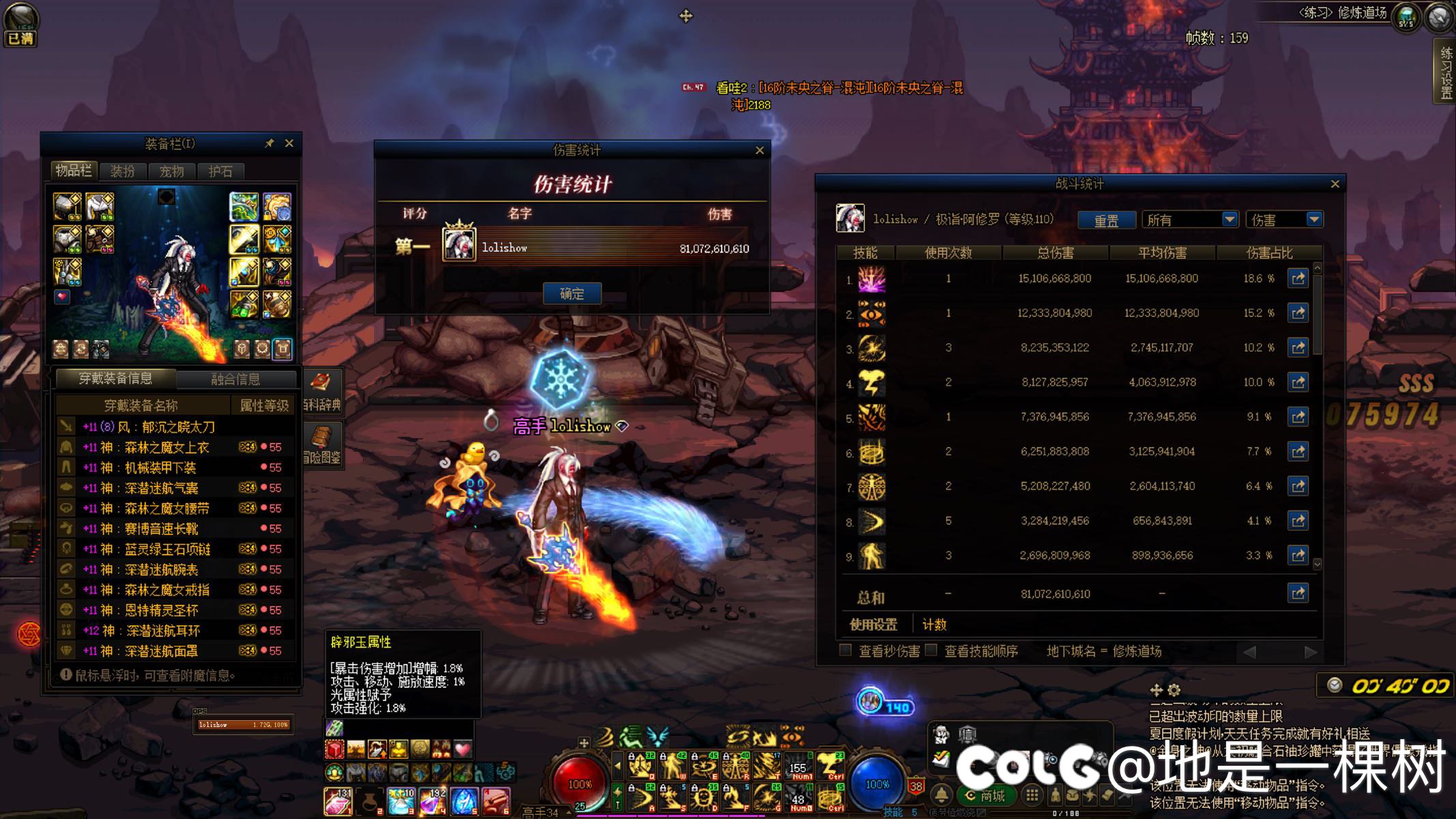
Task: Switch to the 计数 count tab
Action: click(934, 624)
